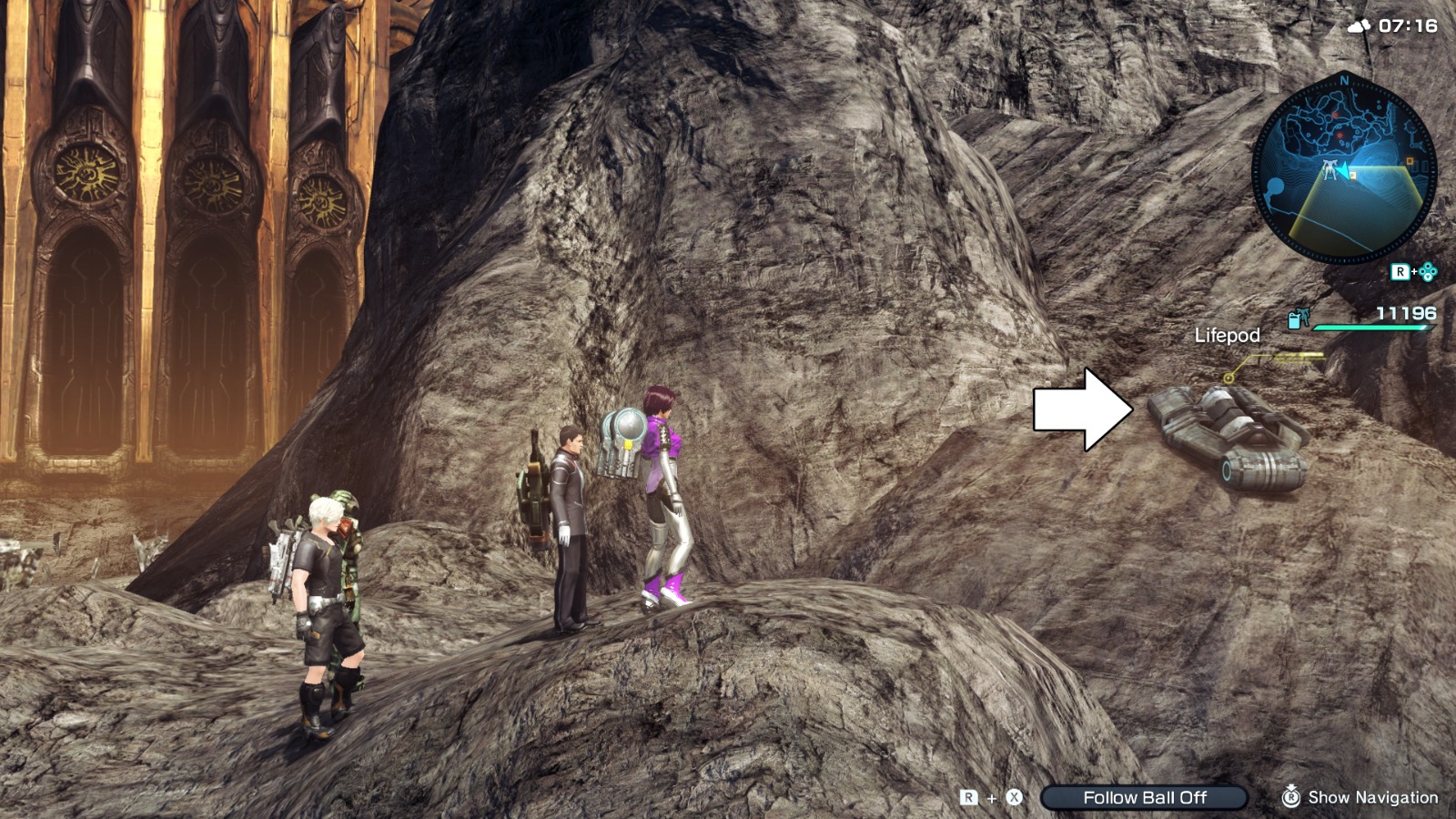Click the X button prompt icon at the bottom
1456x819 pixels.
pos(1013,796)
